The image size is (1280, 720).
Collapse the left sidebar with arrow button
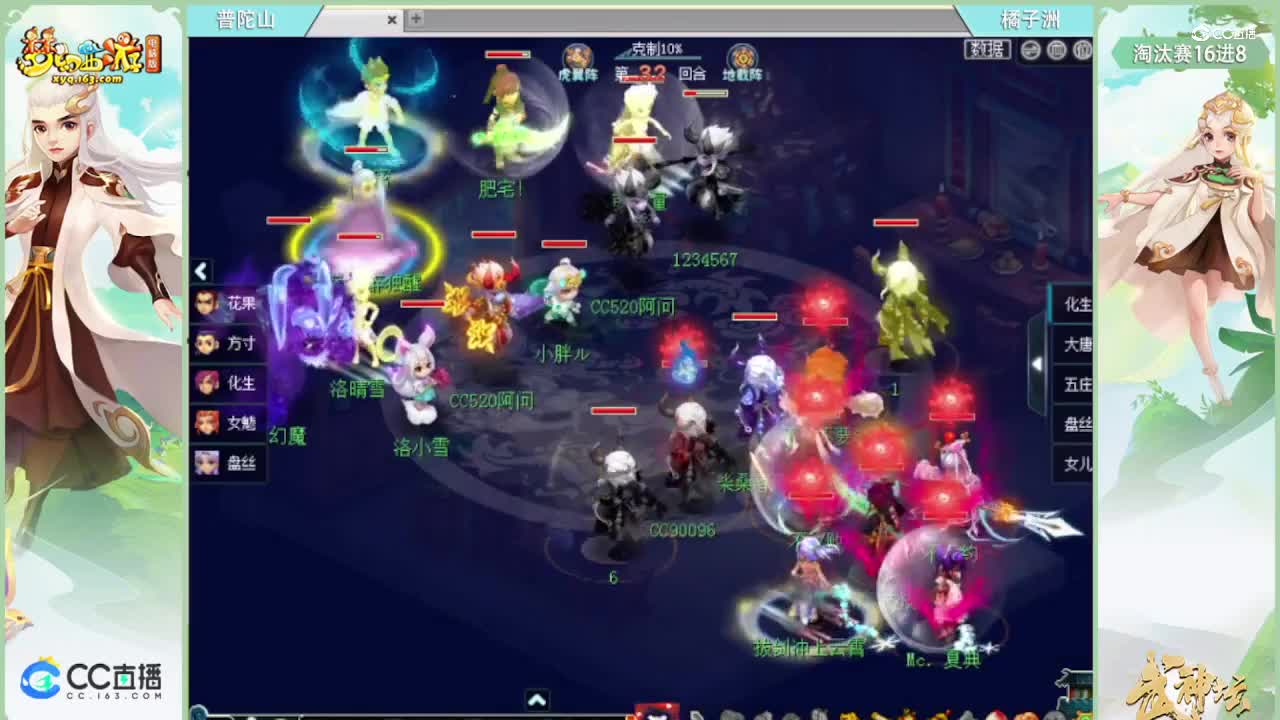[200, 271]
